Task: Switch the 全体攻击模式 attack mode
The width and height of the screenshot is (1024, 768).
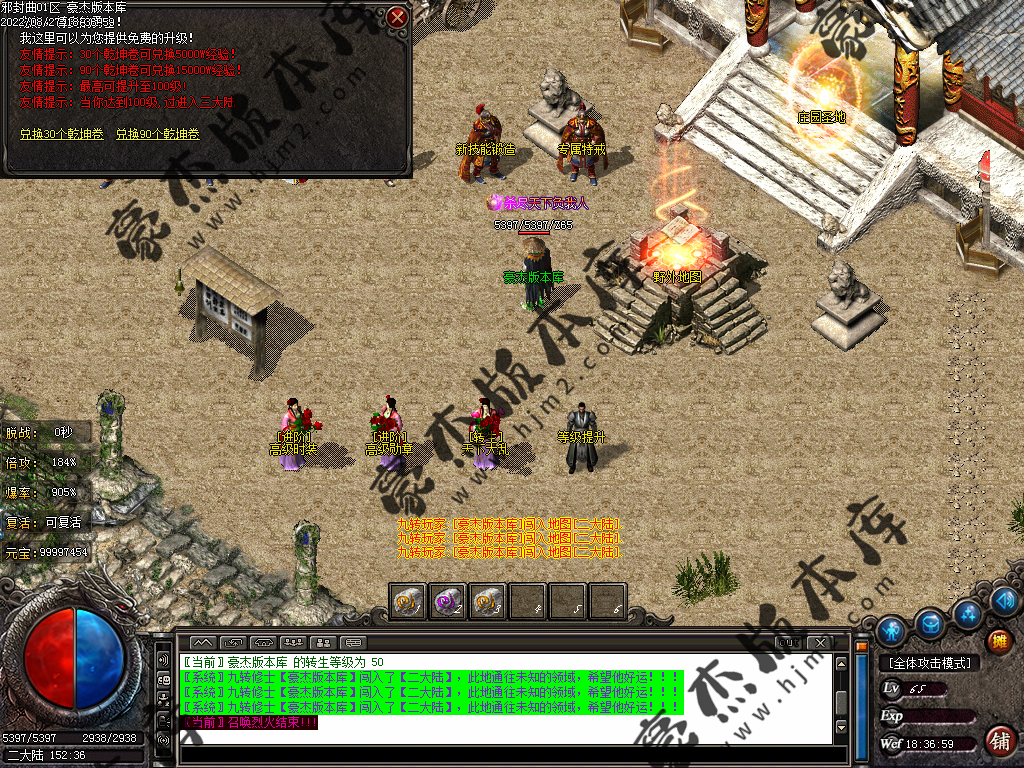Action: [x=928, y=662]
